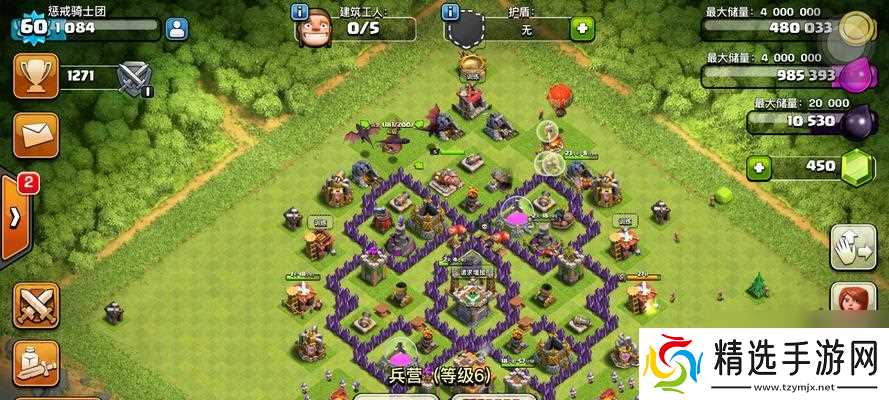Viewport: 889px width, 400px height.
Task: Tap the crossed swords attack button
Action: click(x=35, y=305)
